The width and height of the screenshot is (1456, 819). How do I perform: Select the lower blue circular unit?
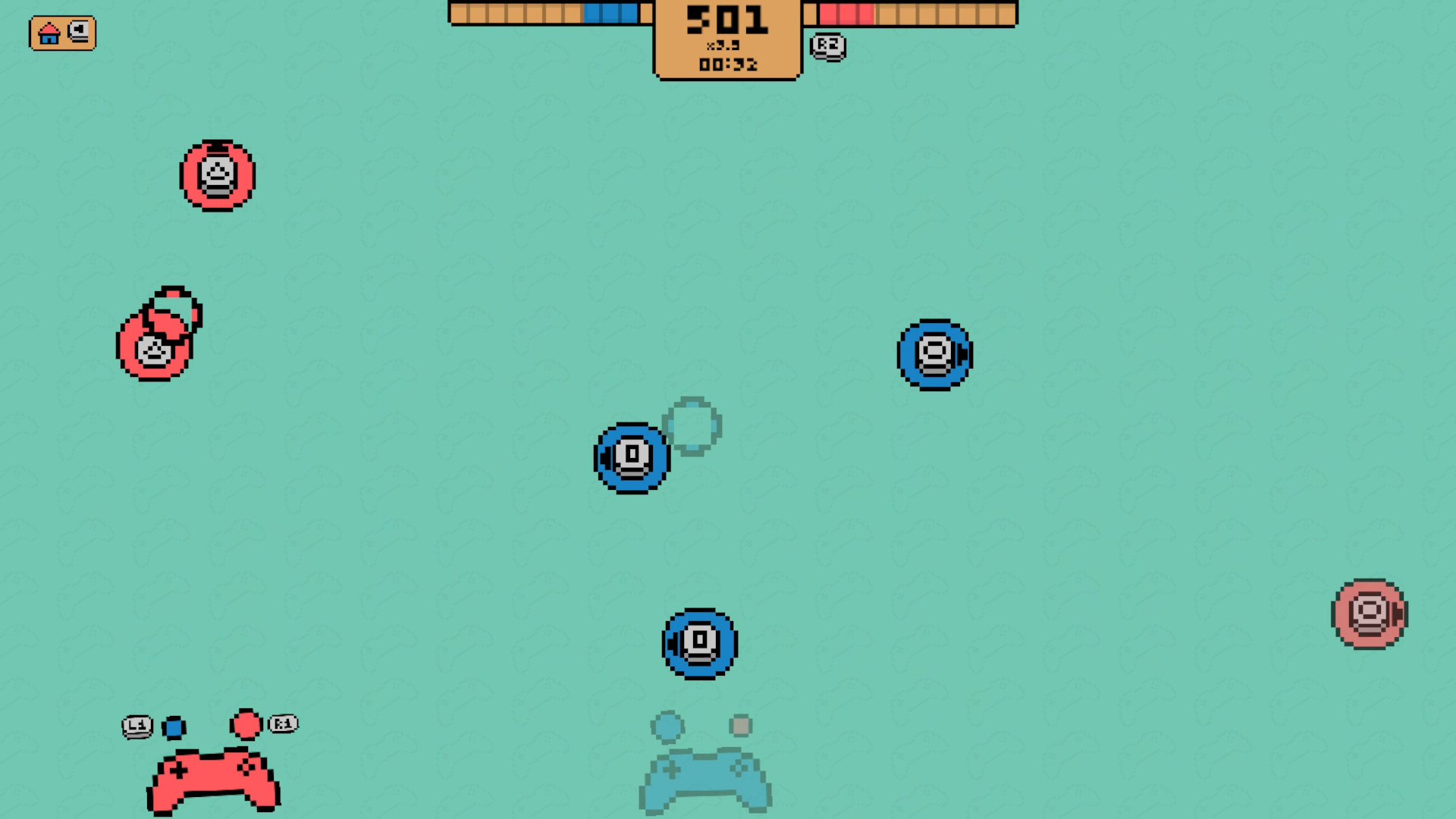(699, 642)
